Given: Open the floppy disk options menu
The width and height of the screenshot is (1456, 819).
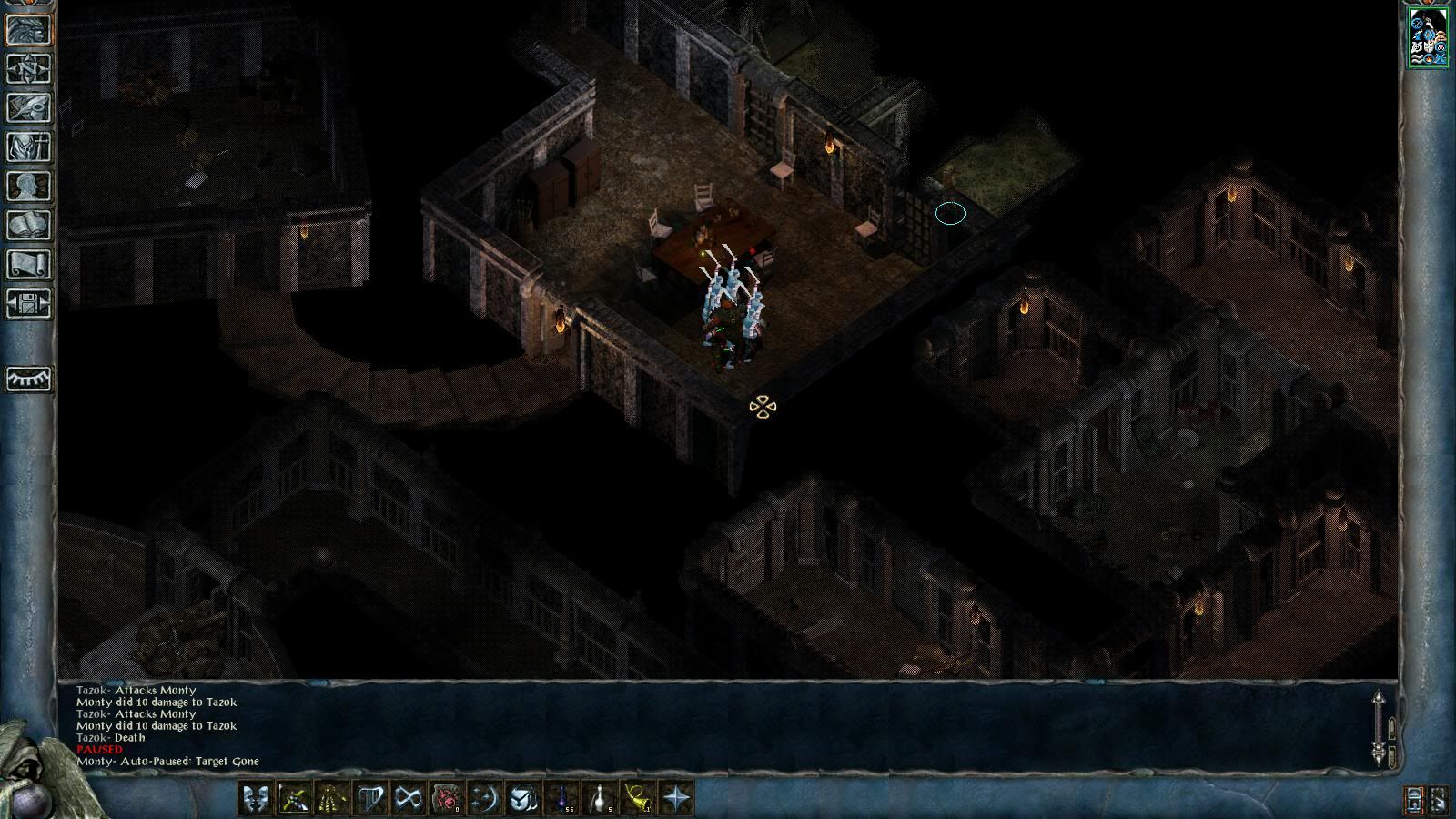Looking at the screenshot, I should click(x=28, y=303).
